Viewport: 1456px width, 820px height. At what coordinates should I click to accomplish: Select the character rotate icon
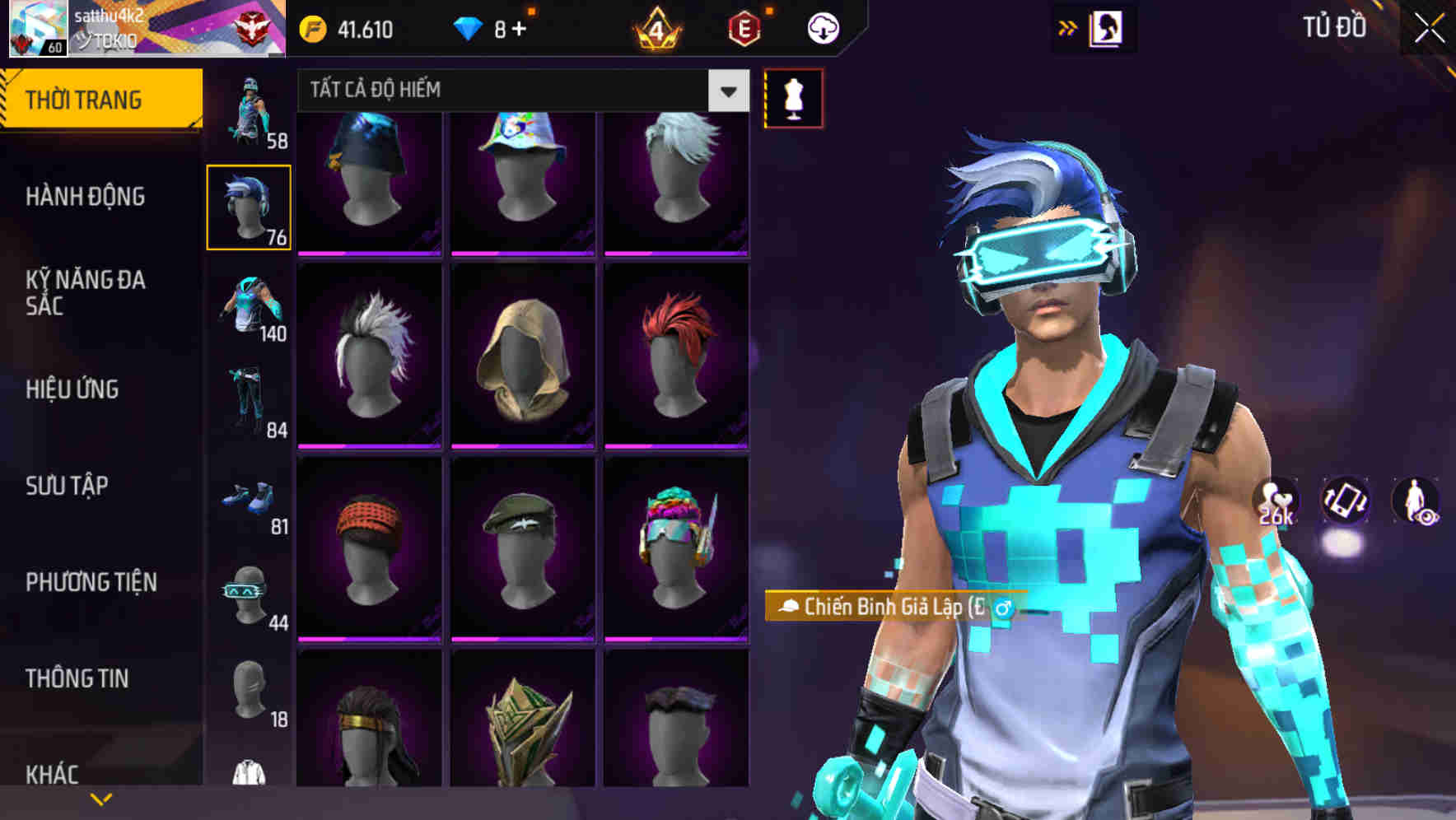pyautogui.click(x=1343, y=502)
